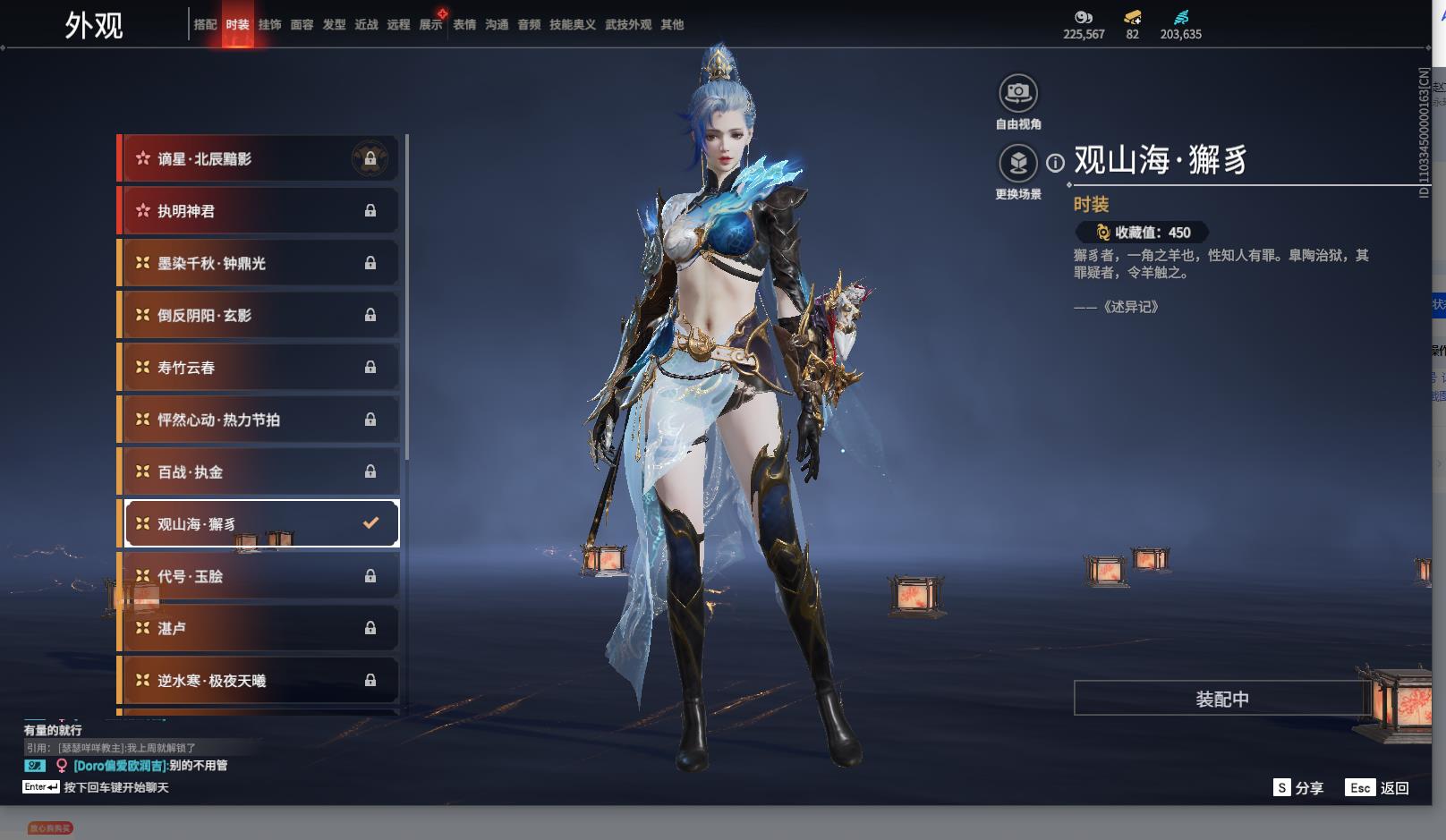Click the 分享 share button
The image size is (1446, 840).
tap(1298, 788)
